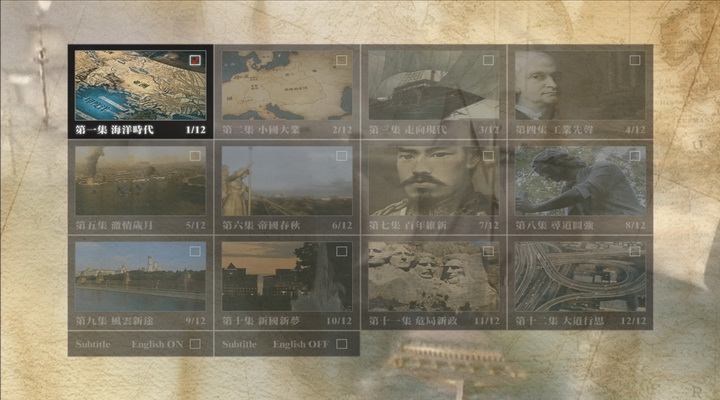Set Subtitle English OFF
Screen dimensions: 720x400
pos(341,345)
